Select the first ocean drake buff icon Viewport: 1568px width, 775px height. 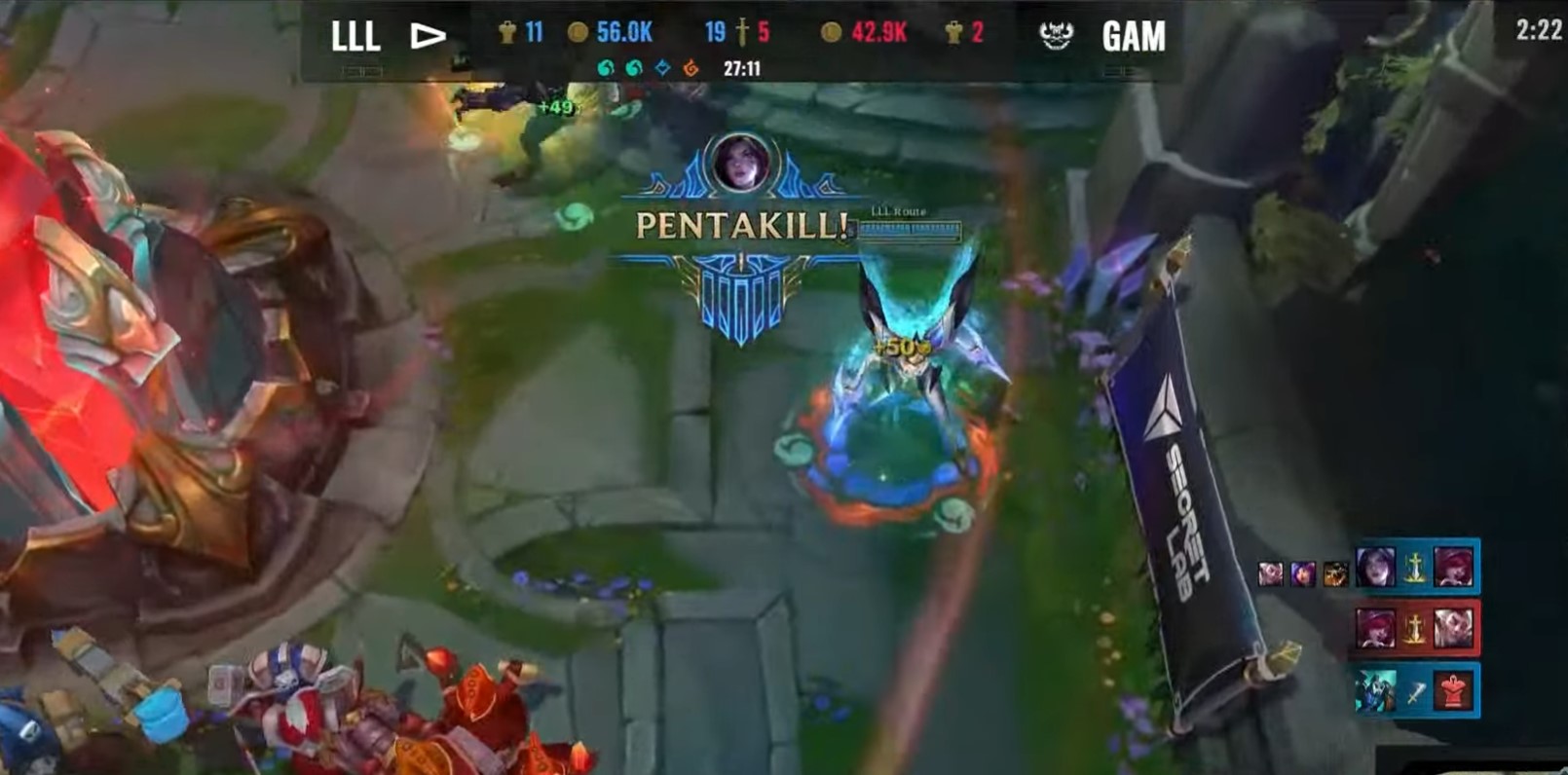604,66
